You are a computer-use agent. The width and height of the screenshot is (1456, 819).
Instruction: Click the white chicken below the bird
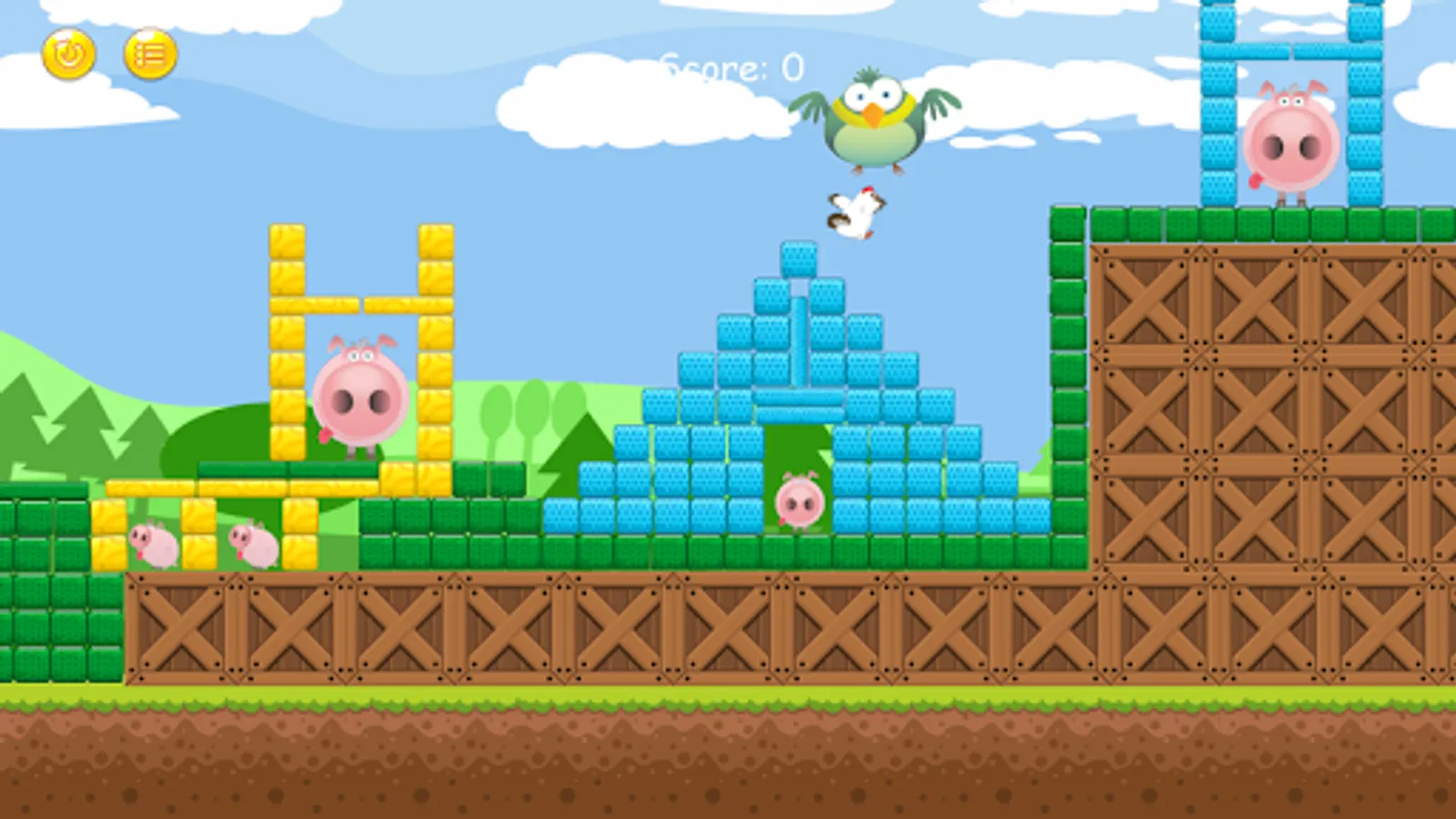click(x=854, y=214)
